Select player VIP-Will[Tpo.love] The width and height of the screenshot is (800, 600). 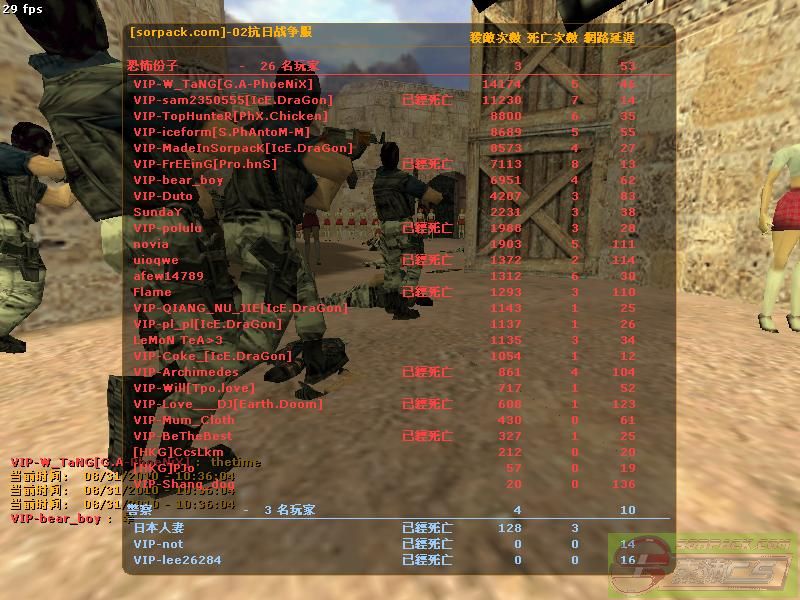(194, 388)
